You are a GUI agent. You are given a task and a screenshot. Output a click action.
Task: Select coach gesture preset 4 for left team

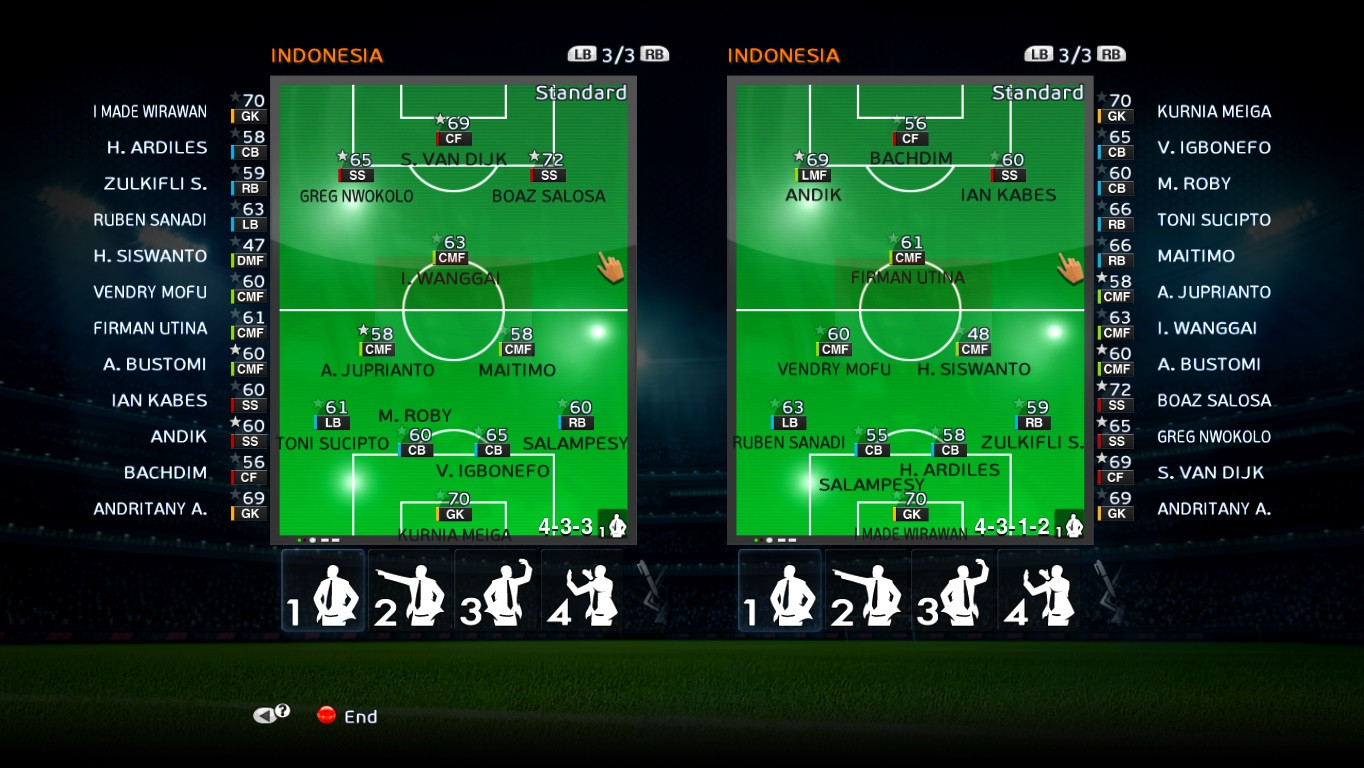tap(583, 592)
